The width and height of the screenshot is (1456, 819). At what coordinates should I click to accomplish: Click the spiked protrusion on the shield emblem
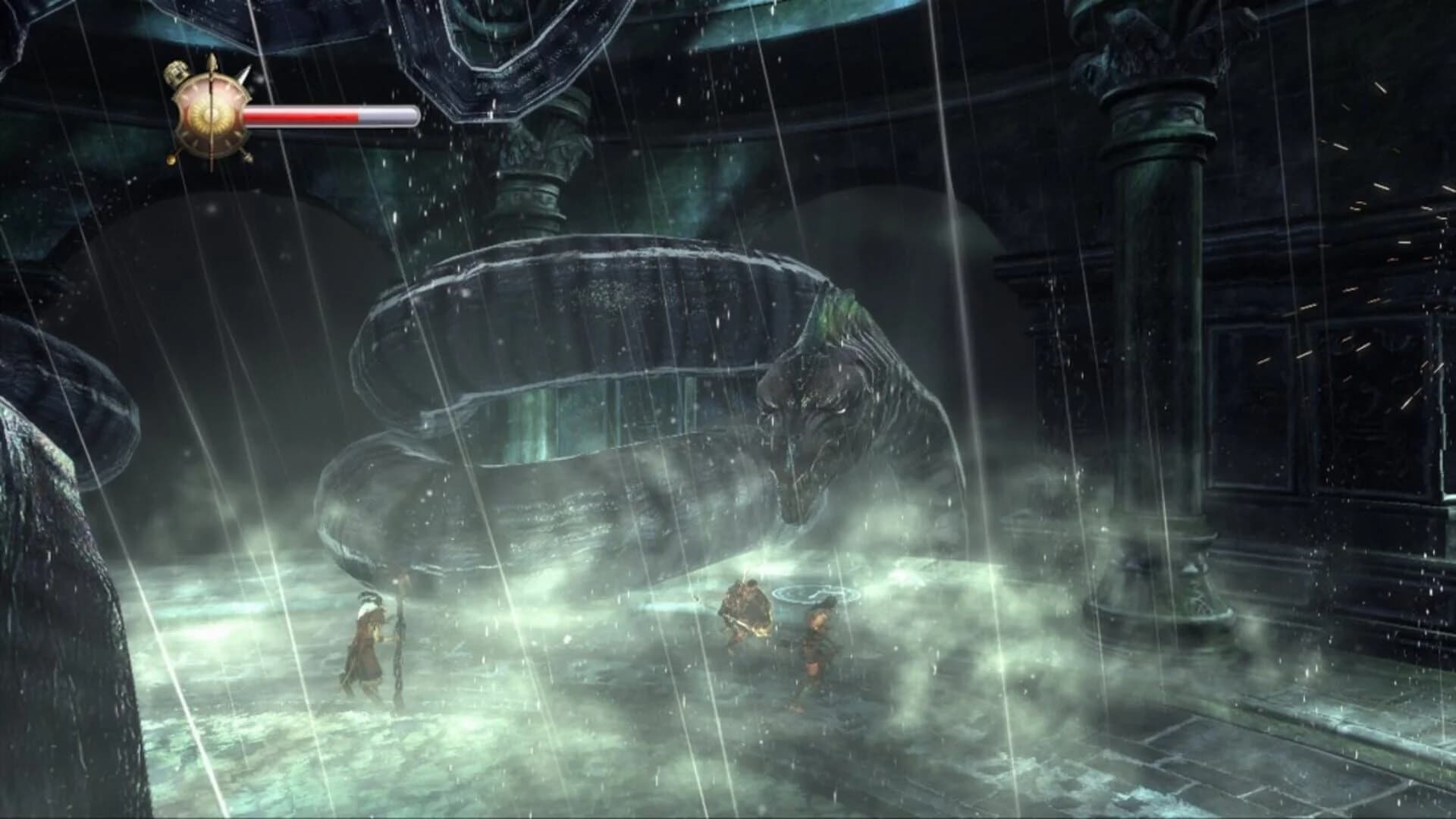[x=245, y=74]
